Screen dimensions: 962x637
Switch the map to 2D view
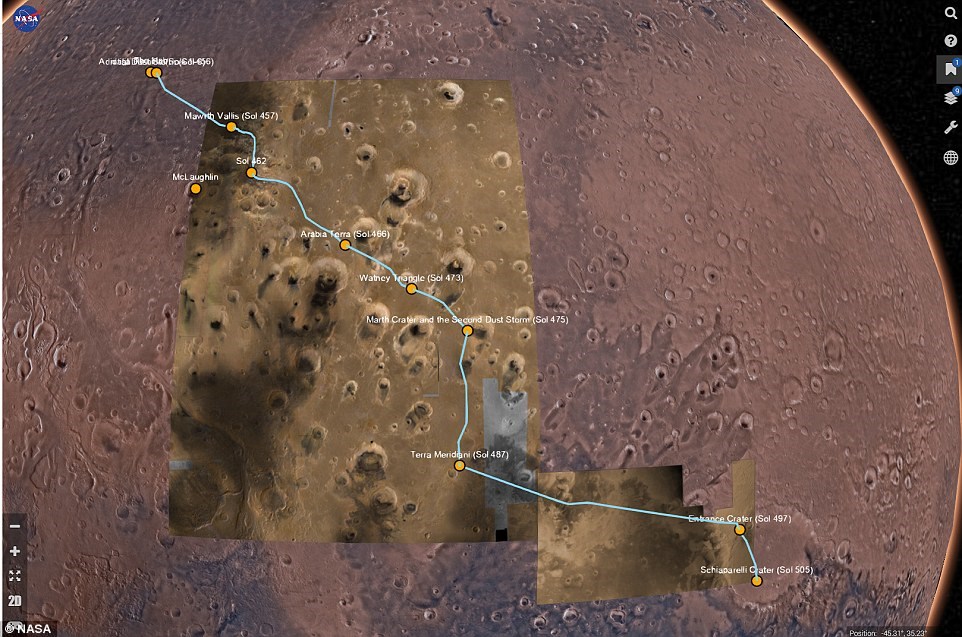[x=15, y=601]
